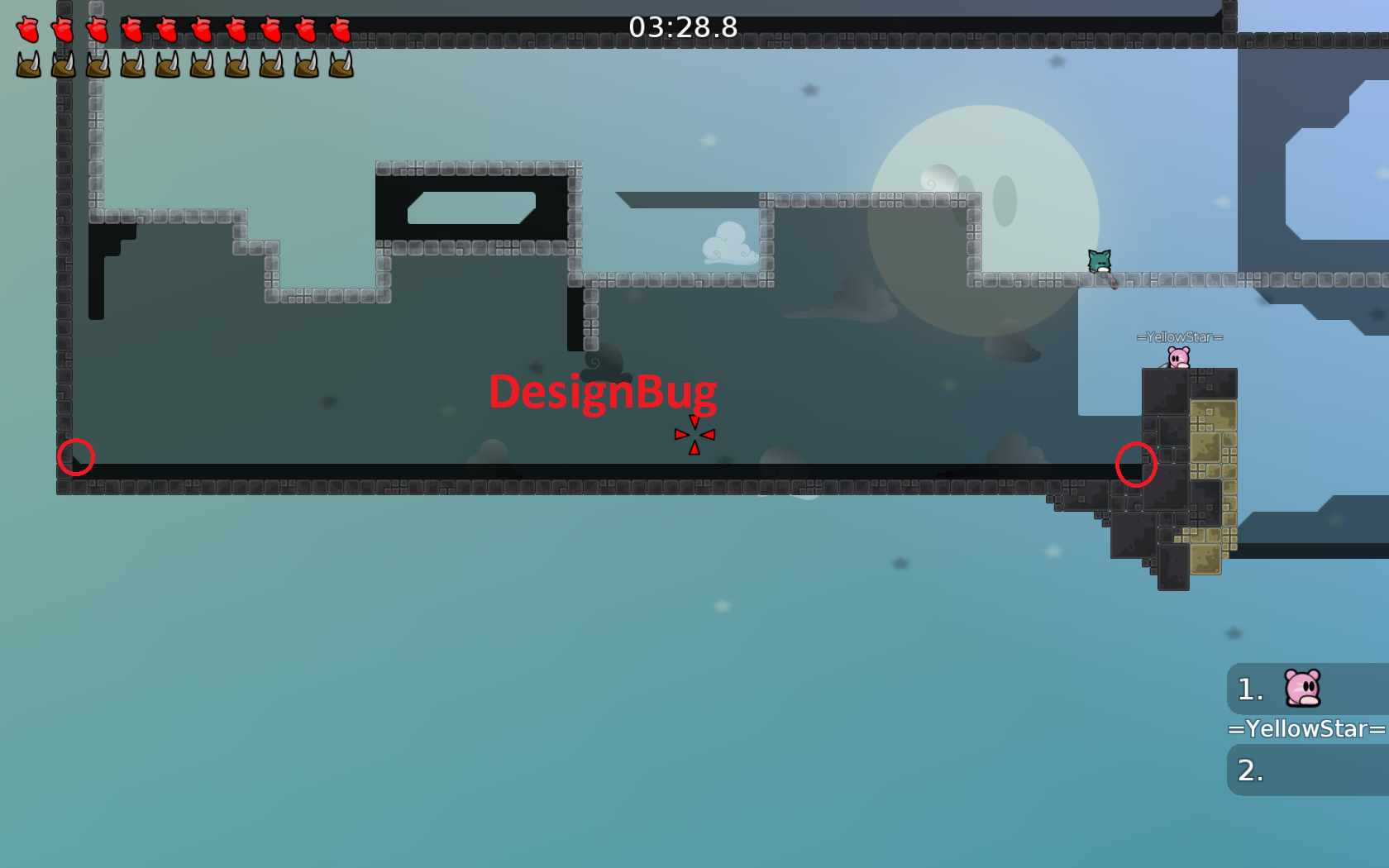
Task: Click the 03:28.8 race timer at the top
Action: (x=683, y=27)
